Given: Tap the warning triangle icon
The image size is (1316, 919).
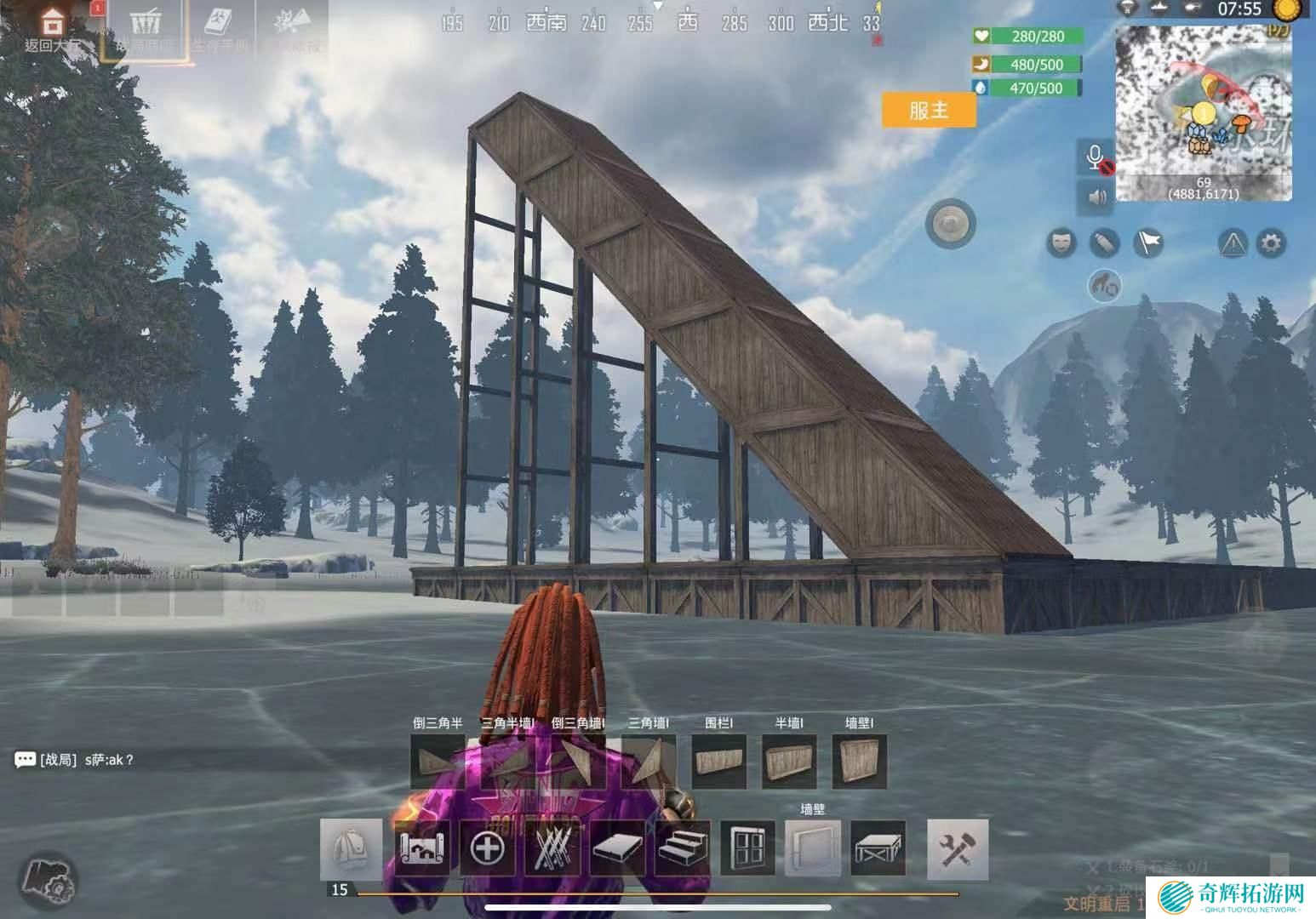Looking at the screenshot, I should coord(1232,244).
